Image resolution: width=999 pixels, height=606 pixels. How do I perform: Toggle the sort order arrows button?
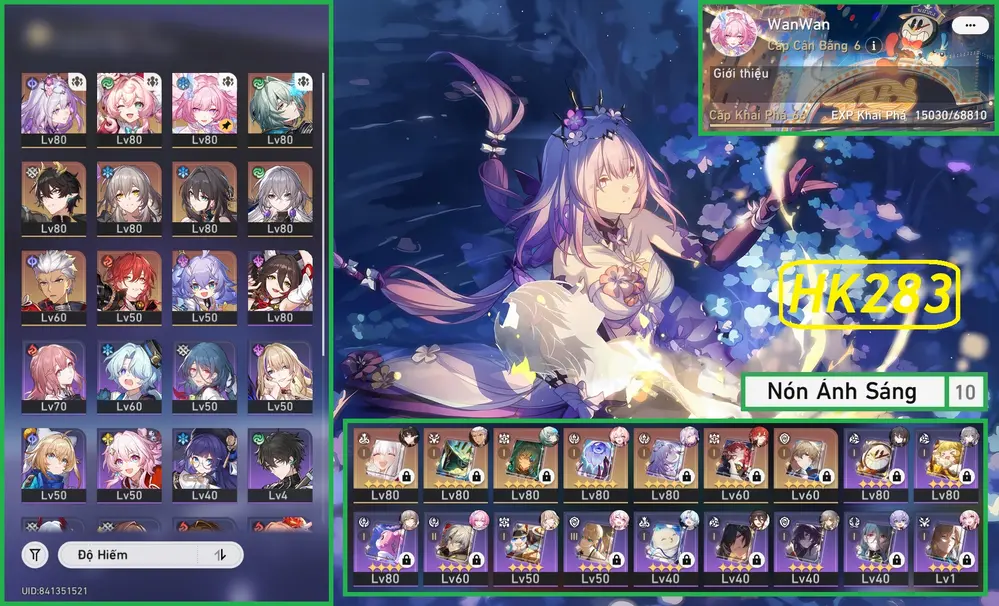click(x=221, y=554)
